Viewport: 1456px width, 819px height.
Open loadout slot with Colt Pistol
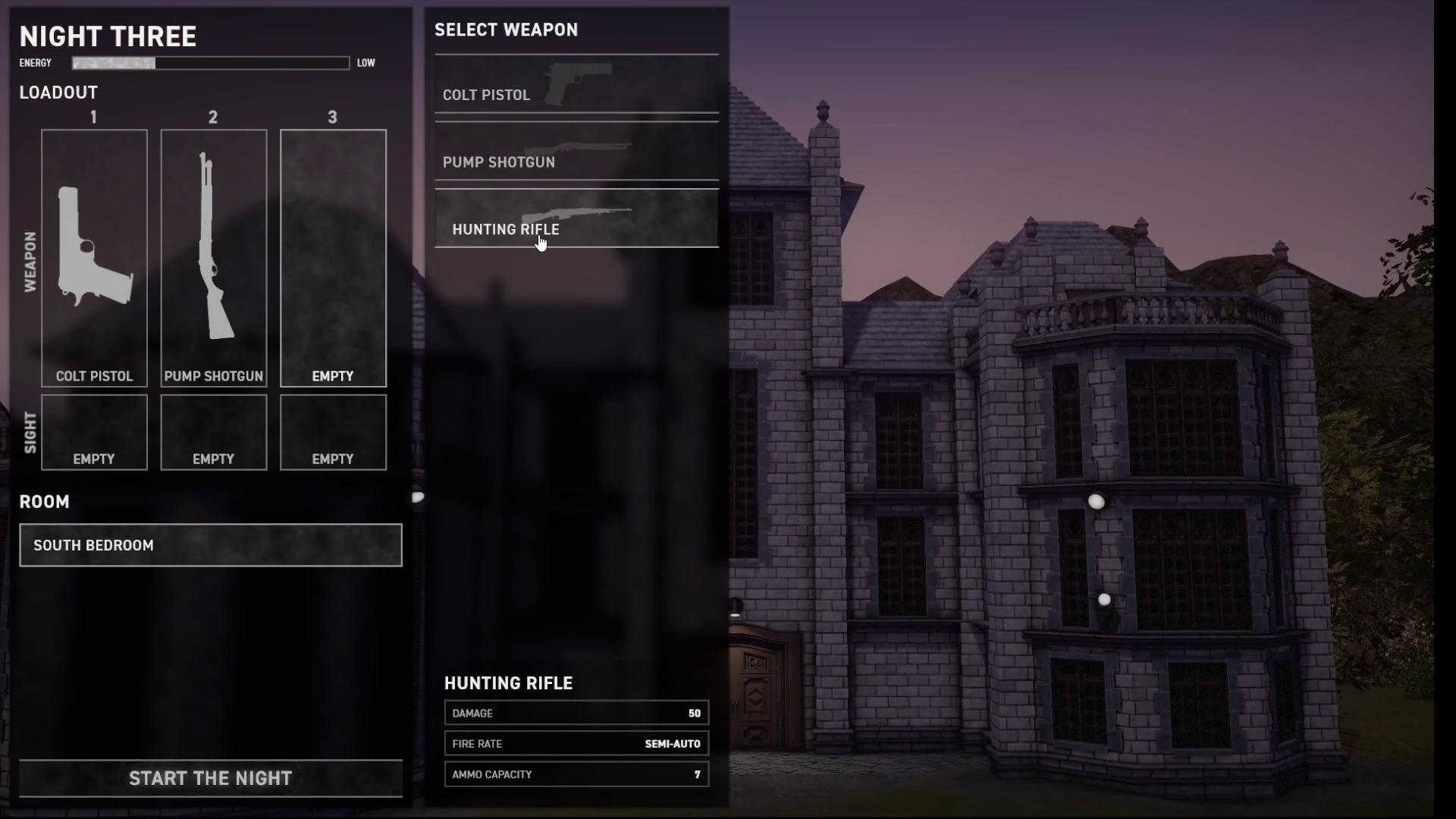(x=94, y=258)
